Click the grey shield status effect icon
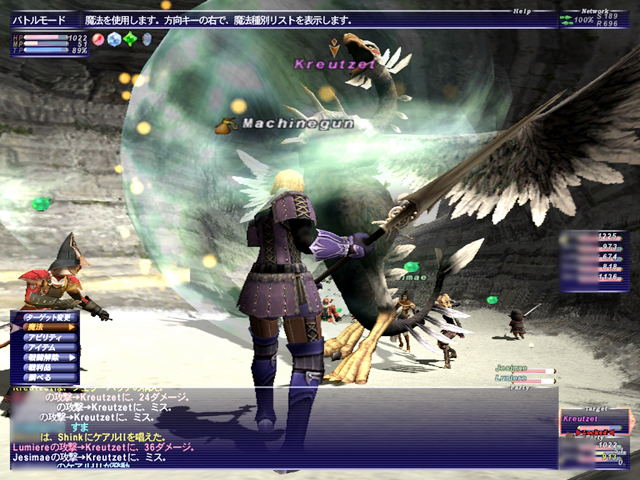The width and height of the screenshot is (640, 480). click(146, 39)
